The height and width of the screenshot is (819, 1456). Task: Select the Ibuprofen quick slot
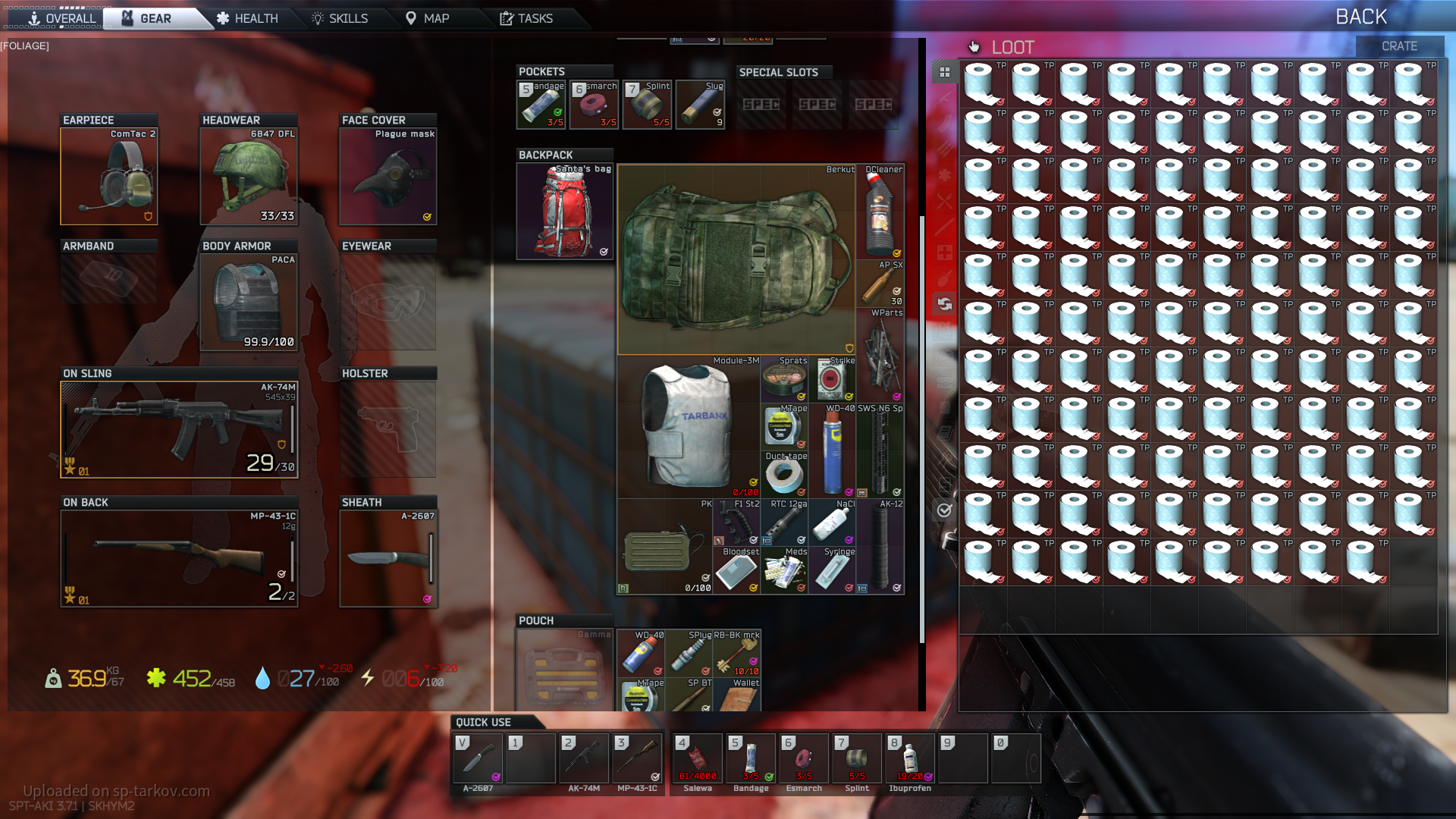[909, 758]
